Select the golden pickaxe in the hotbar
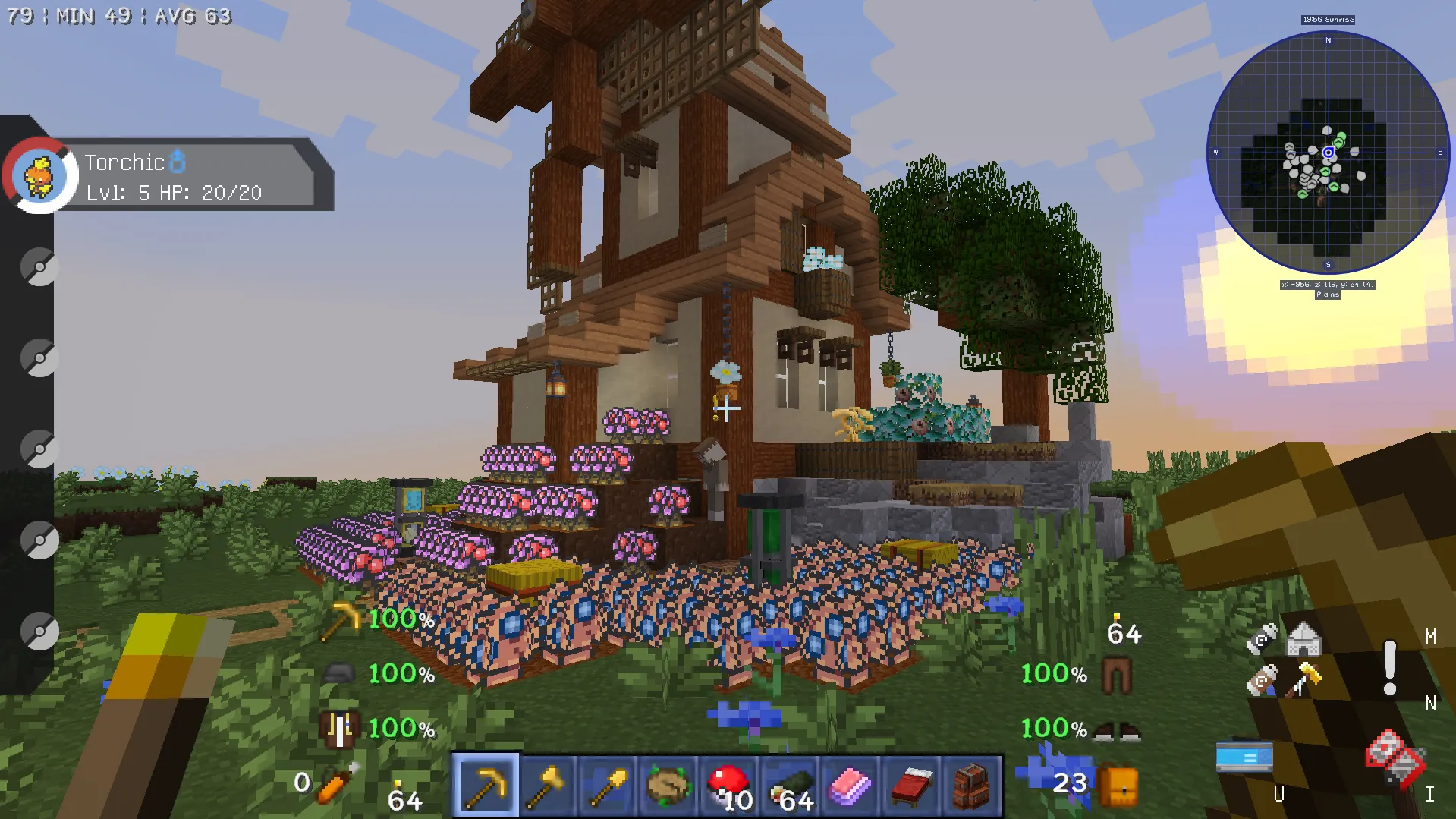Screen dimensions: 1456x819 tap(486, 787)
